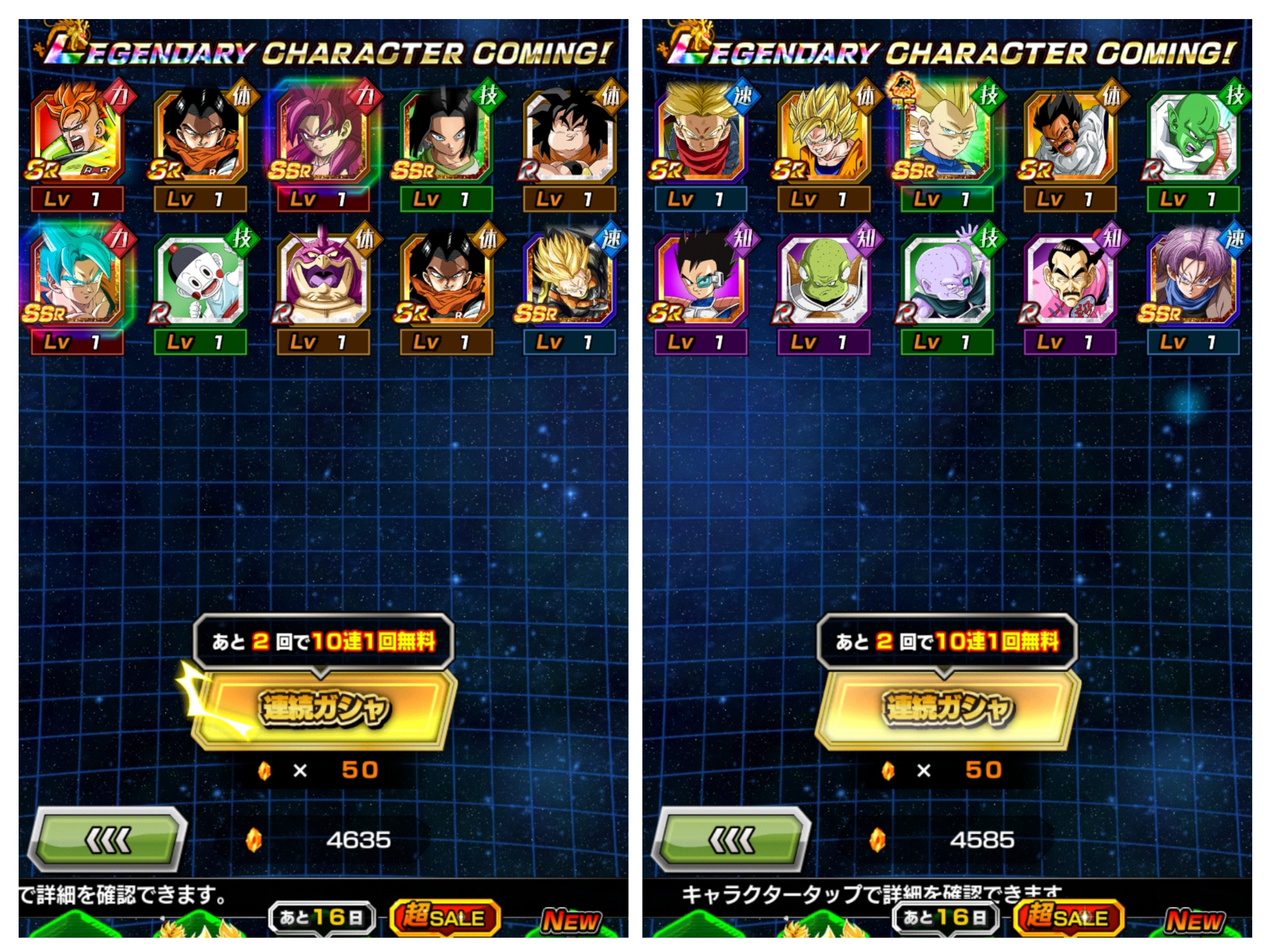Open the pink-haired Goku Black Rosé SSR card
Image resolution: width=1268 pixels, height=952 pixels.
(324, 138)
